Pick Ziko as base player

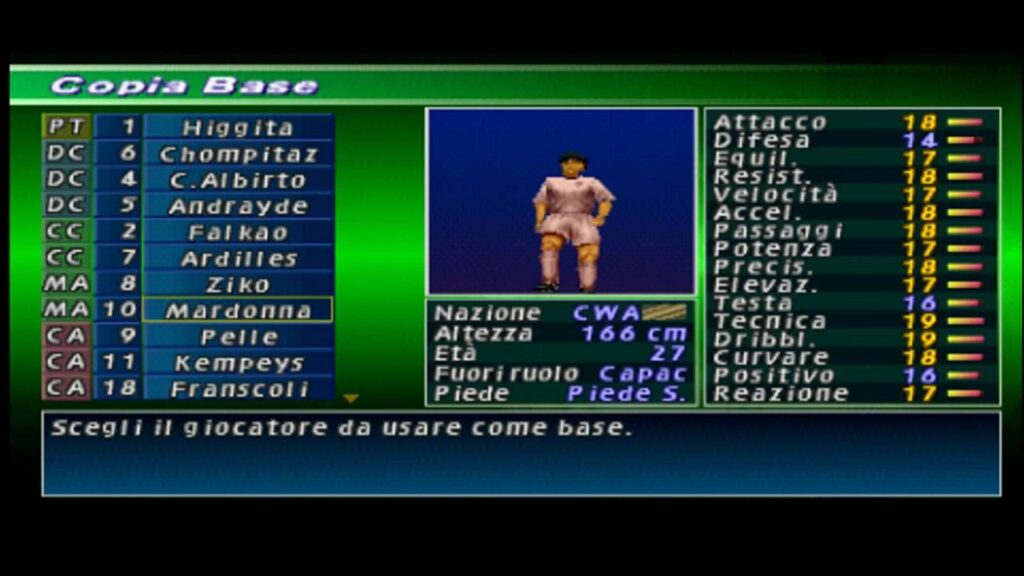[238, 285]
